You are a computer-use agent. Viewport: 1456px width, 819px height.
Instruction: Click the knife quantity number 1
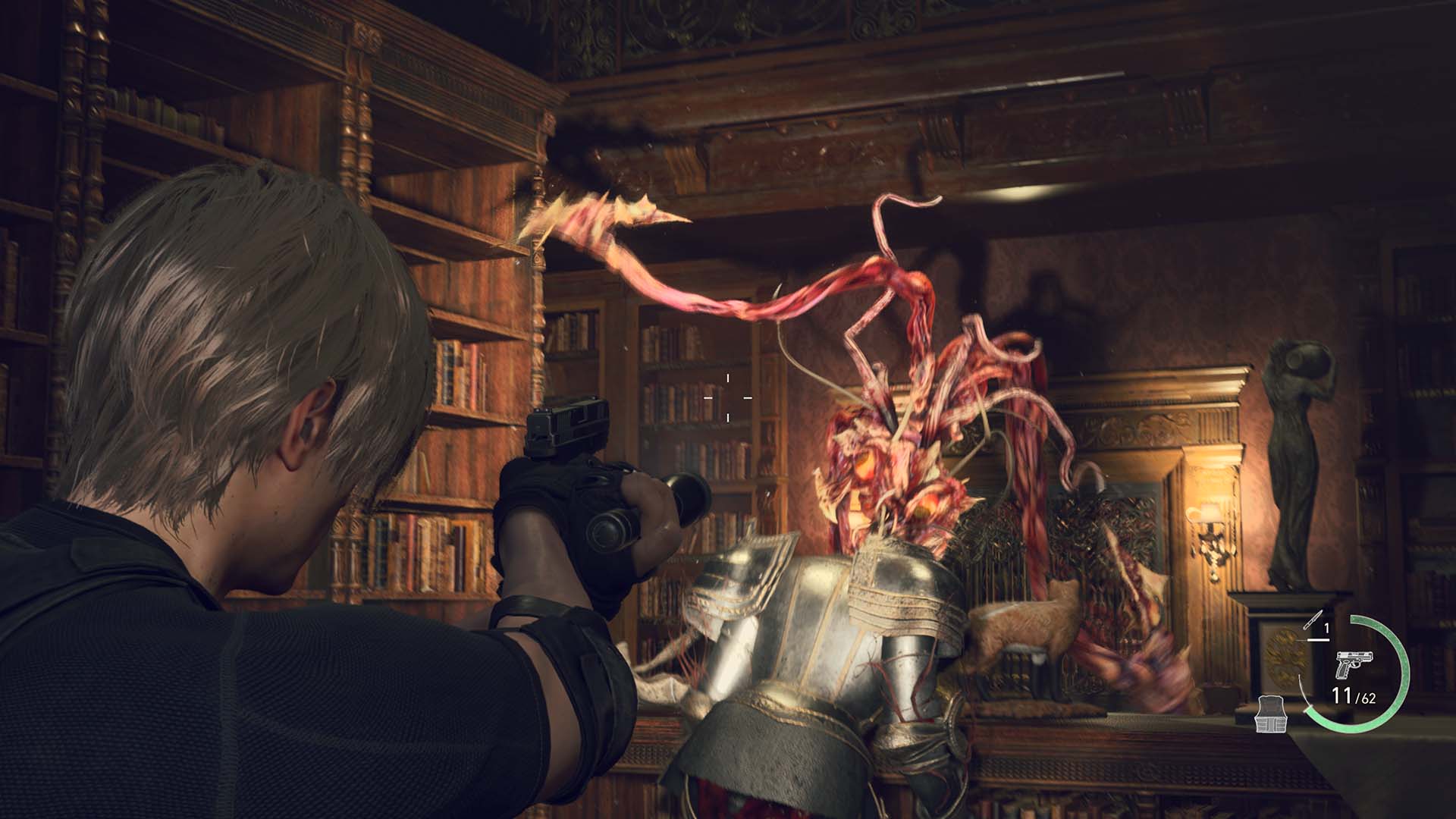click(1326, 626)
